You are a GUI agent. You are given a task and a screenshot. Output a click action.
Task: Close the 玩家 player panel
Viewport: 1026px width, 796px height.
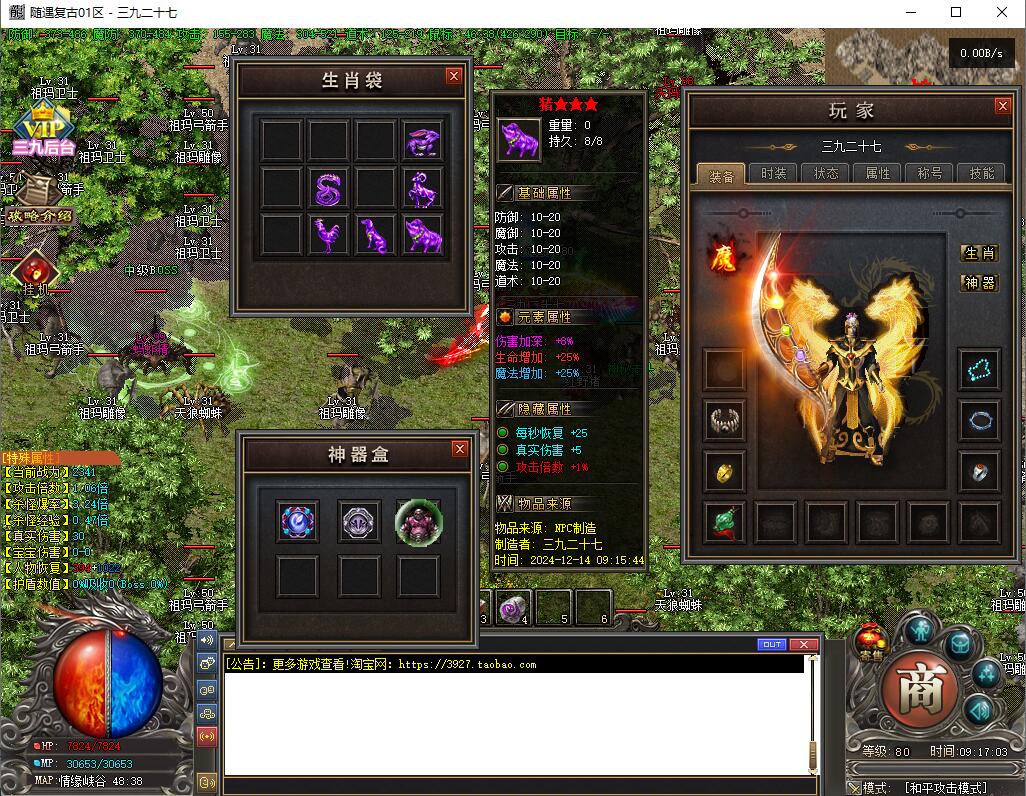click(1002, 106)
